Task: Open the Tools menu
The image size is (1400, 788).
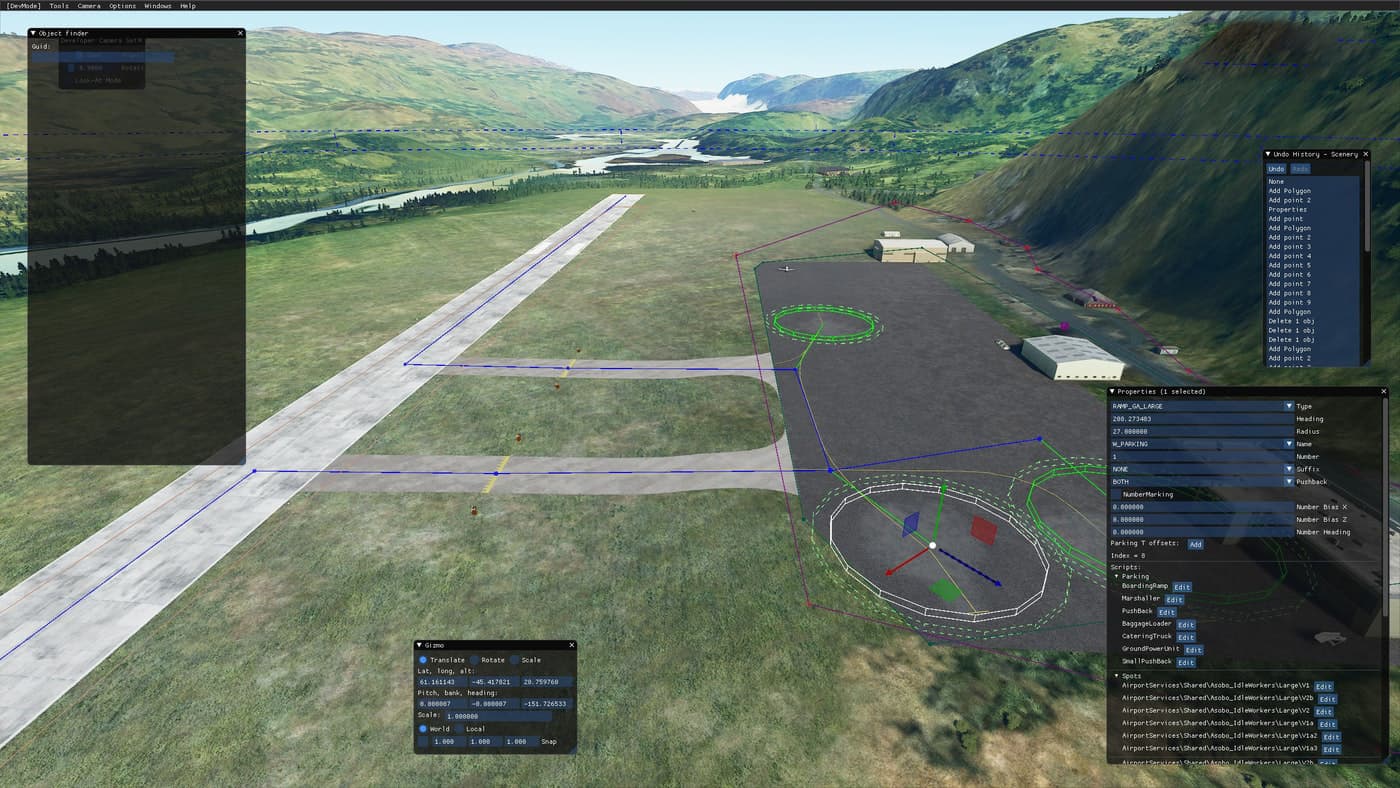Action: click(x=59, y=6)
